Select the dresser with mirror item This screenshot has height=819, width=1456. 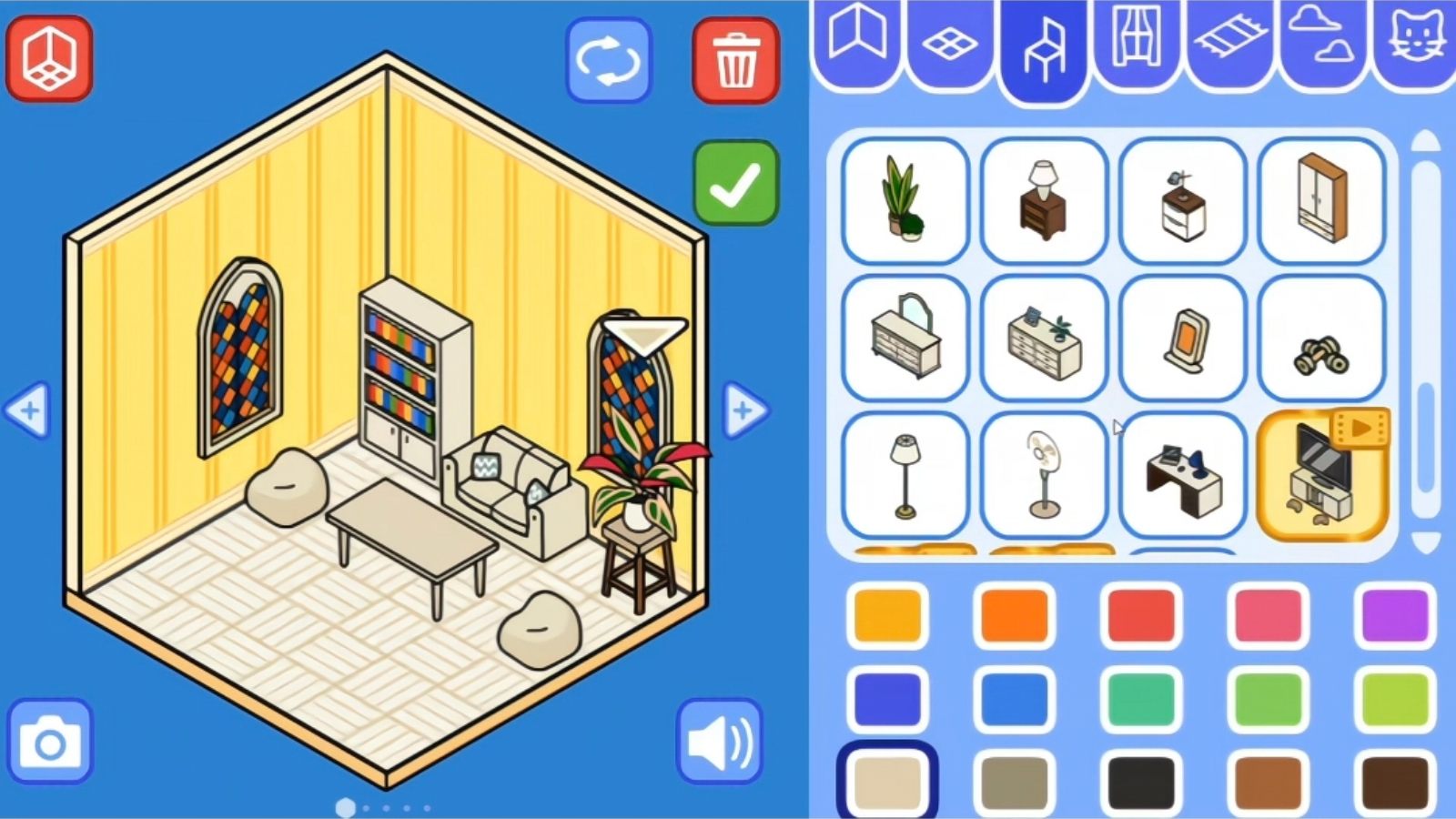904,339
